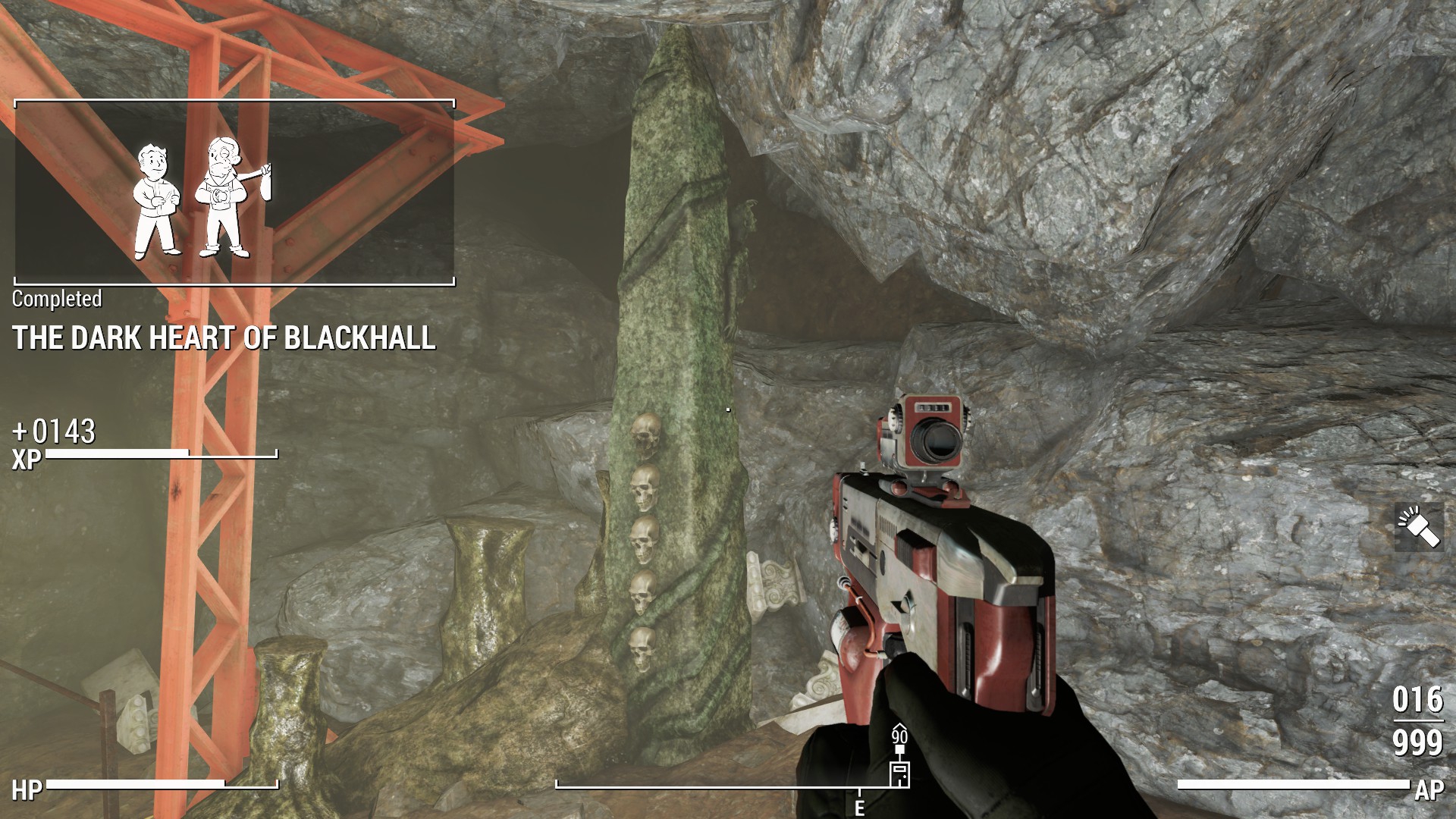Click The Dark Heart of Blackhall quest title
The width and height of the screenshot is (1456, 819).
(224, 338)
